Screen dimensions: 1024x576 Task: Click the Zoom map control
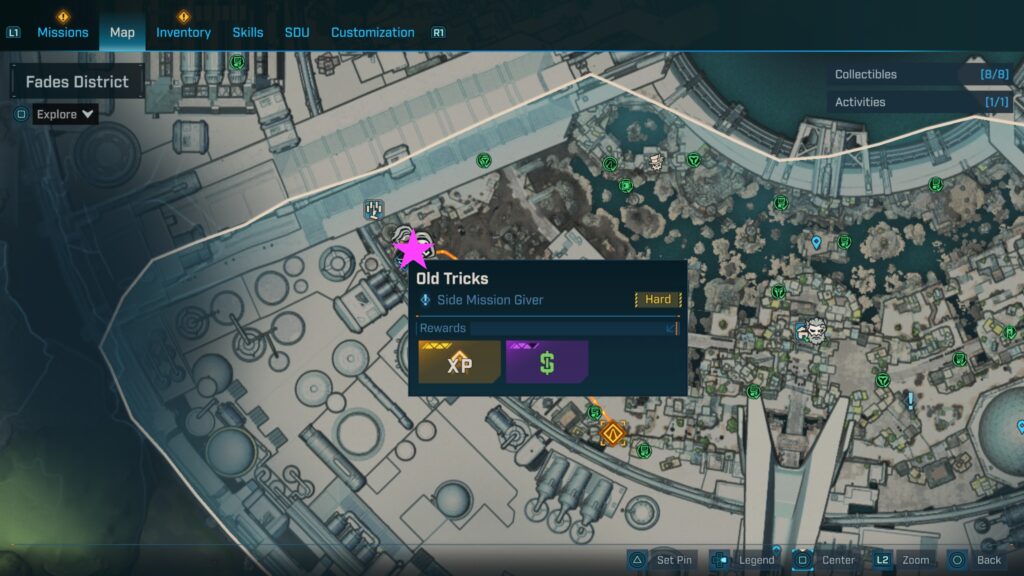click(x=903, y=560)
